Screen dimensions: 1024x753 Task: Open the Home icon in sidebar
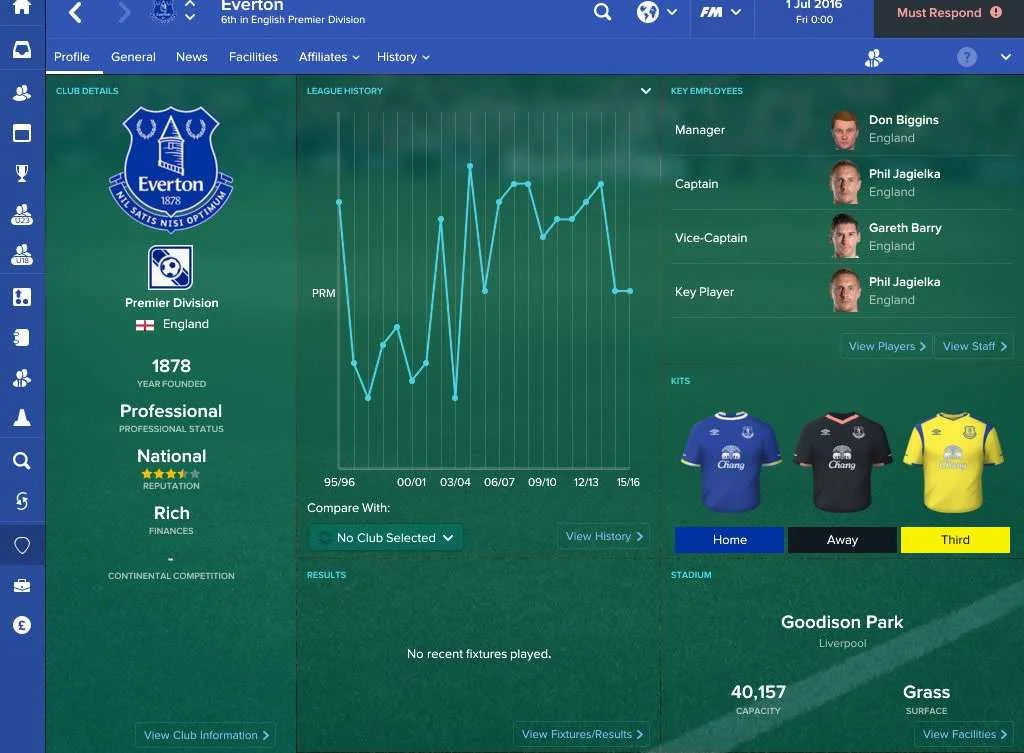[22, 8]
